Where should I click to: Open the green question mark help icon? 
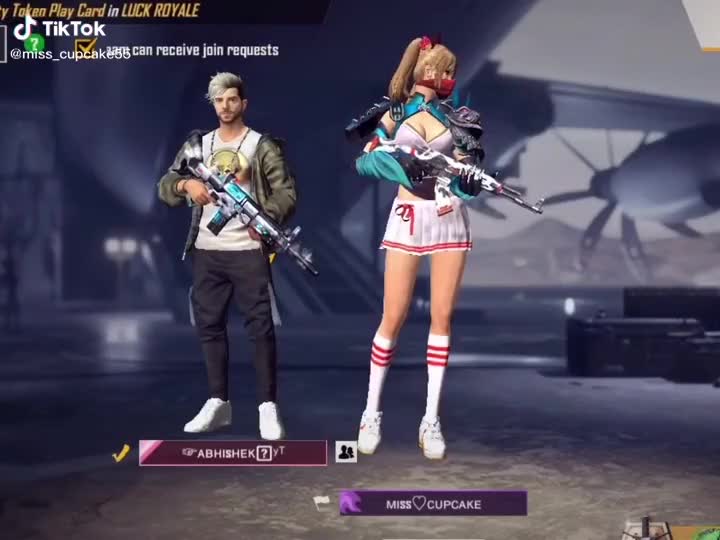click(35, 43)
